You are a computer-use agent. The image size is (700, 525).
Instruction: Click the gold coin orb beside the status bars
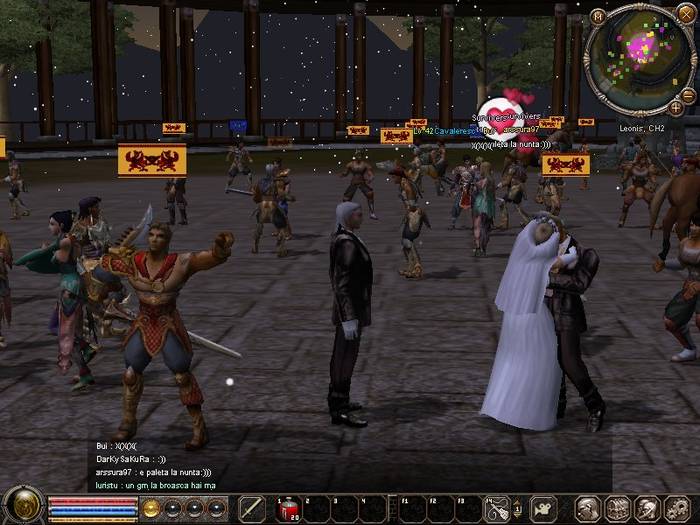tap(151, 508)
